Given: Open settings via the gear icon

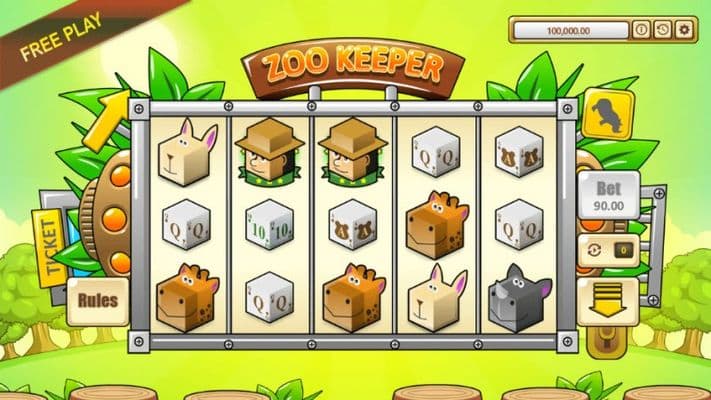Looking at the screenshot, I should [x=684, y=30].
